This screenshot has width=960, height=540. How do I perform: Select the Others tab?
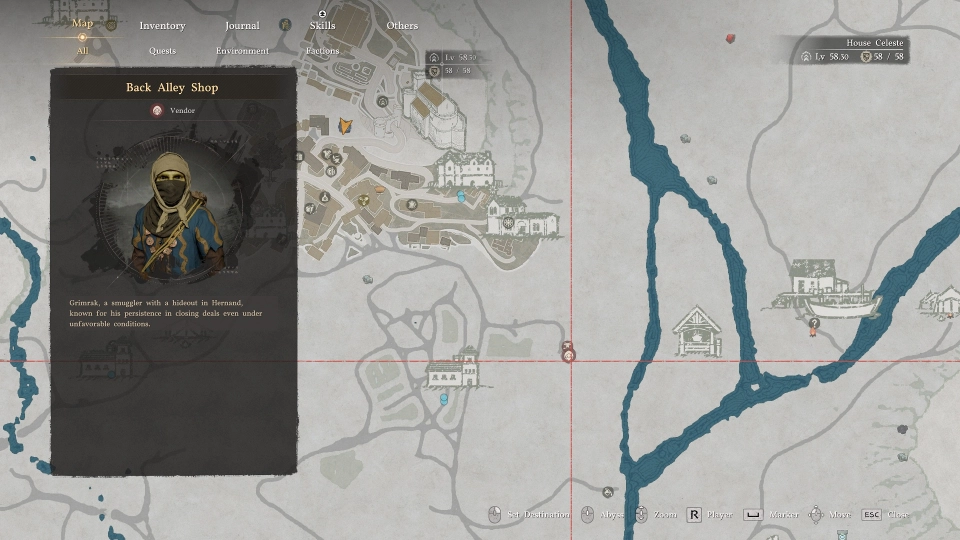[402, 25]
